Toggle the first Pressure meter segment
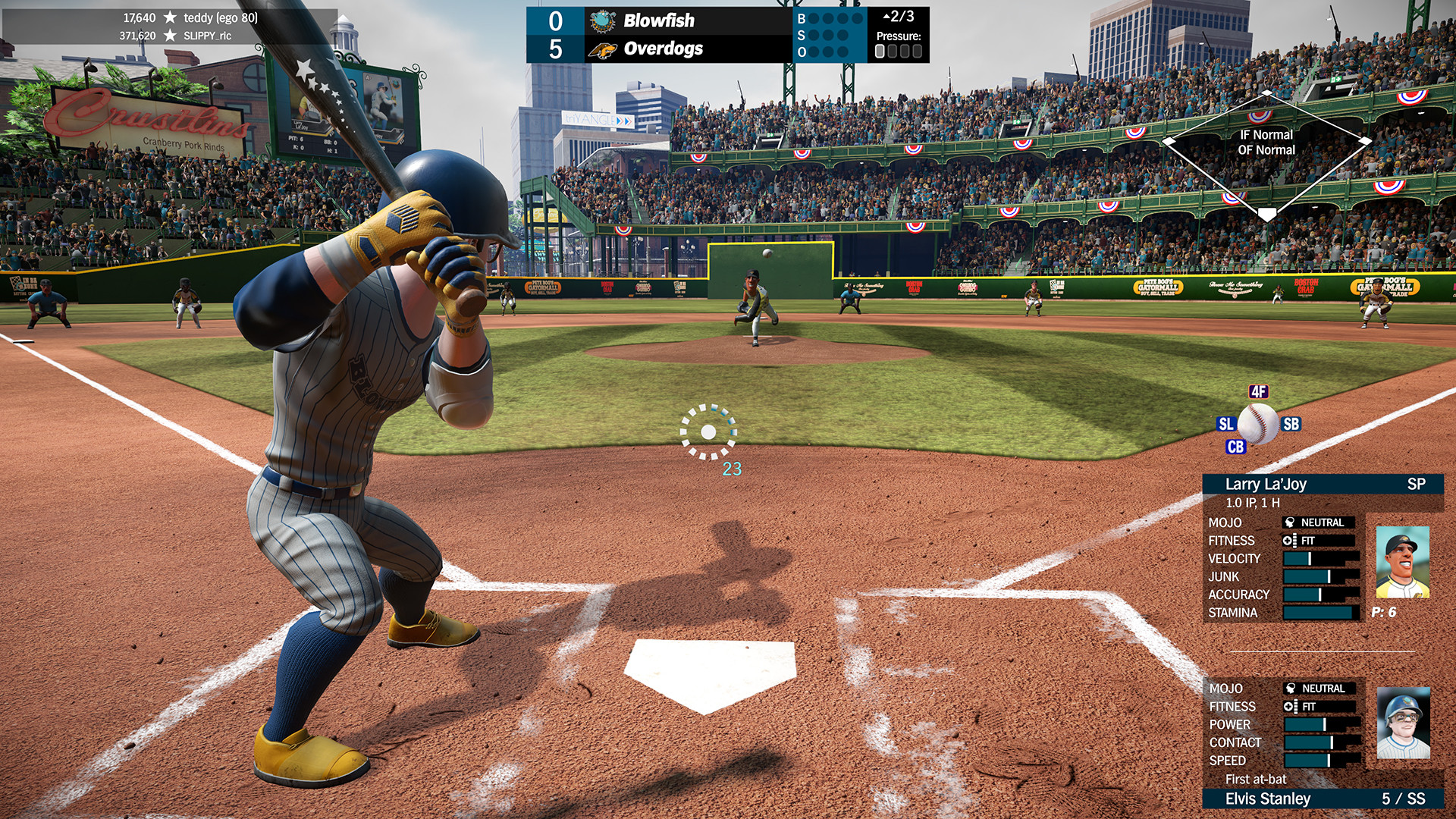Viewport: 1456px width, 819px height. pos(880,50)
